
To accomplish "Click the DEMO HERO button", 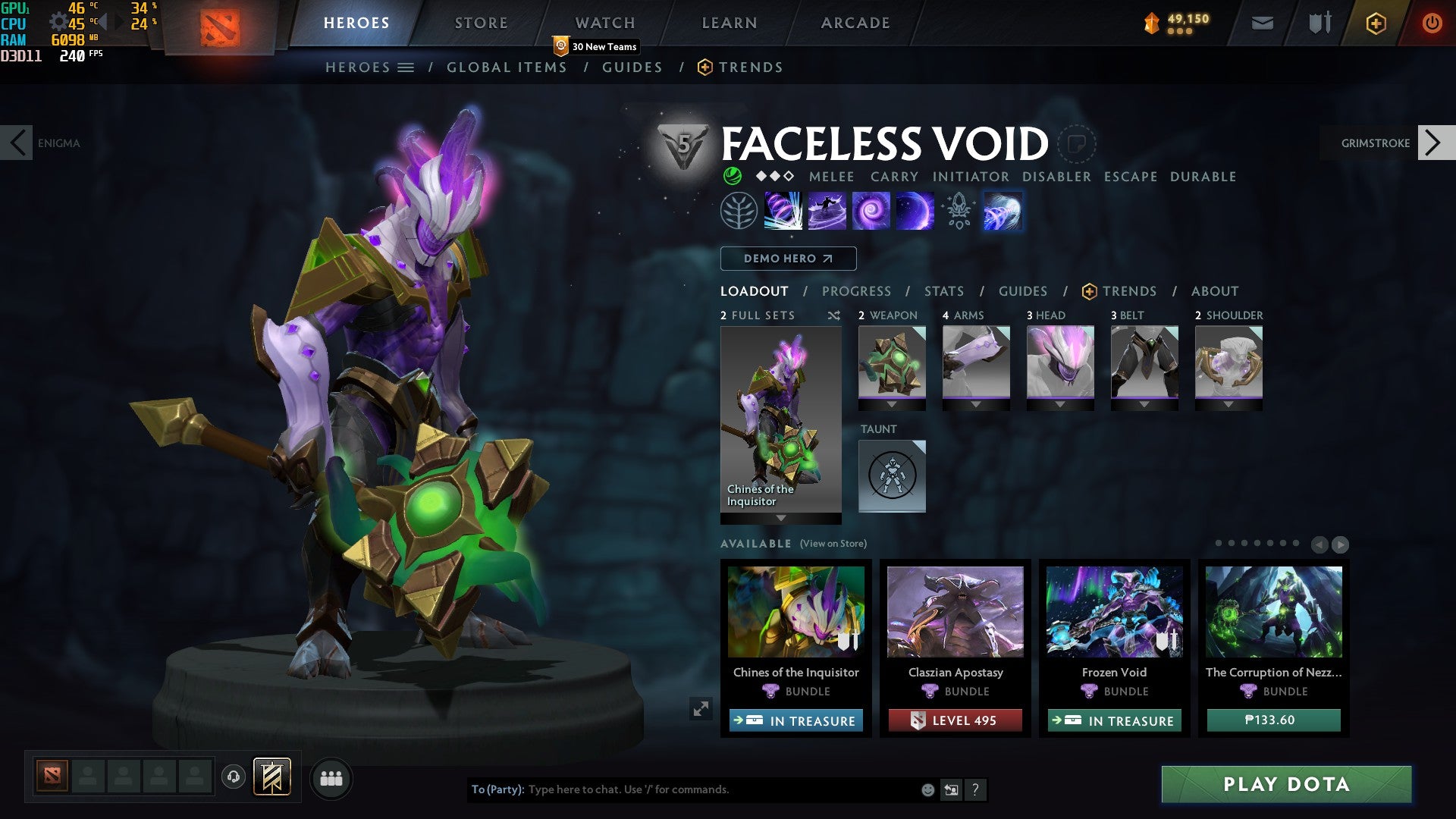I will pos(788,259).
